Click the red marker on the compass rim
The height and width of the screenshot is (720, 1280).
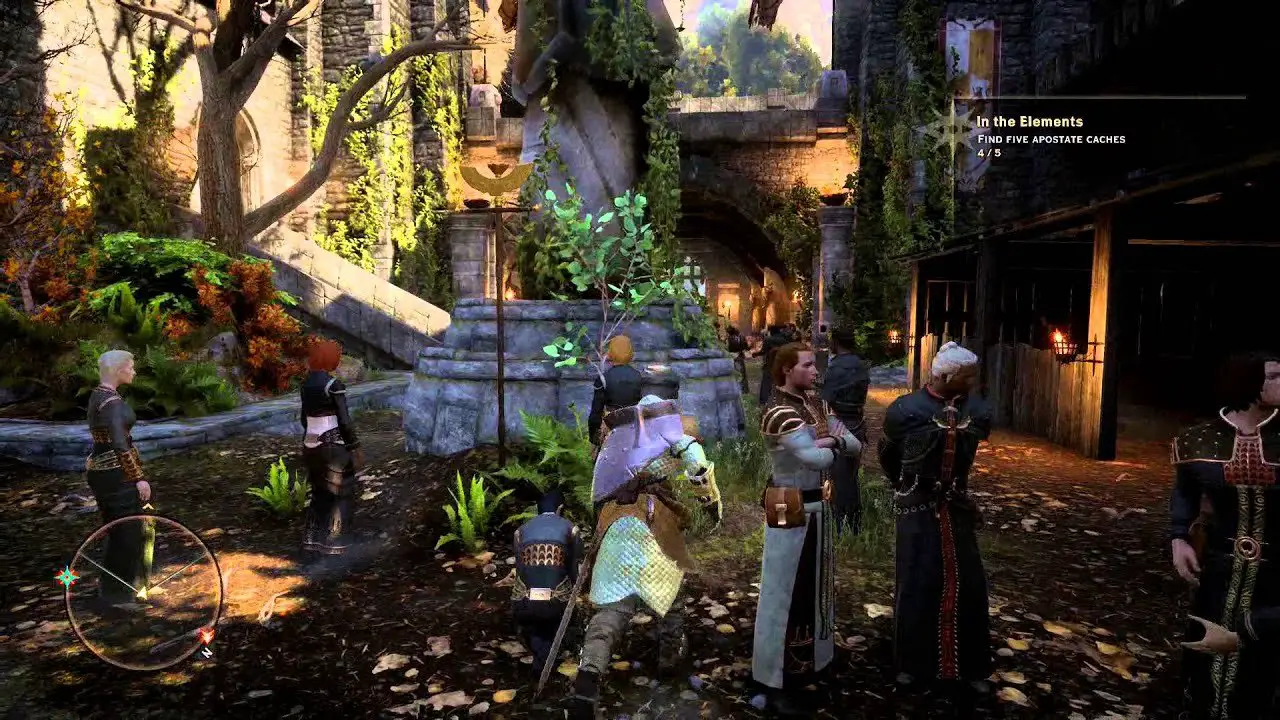tap(206, 635)
